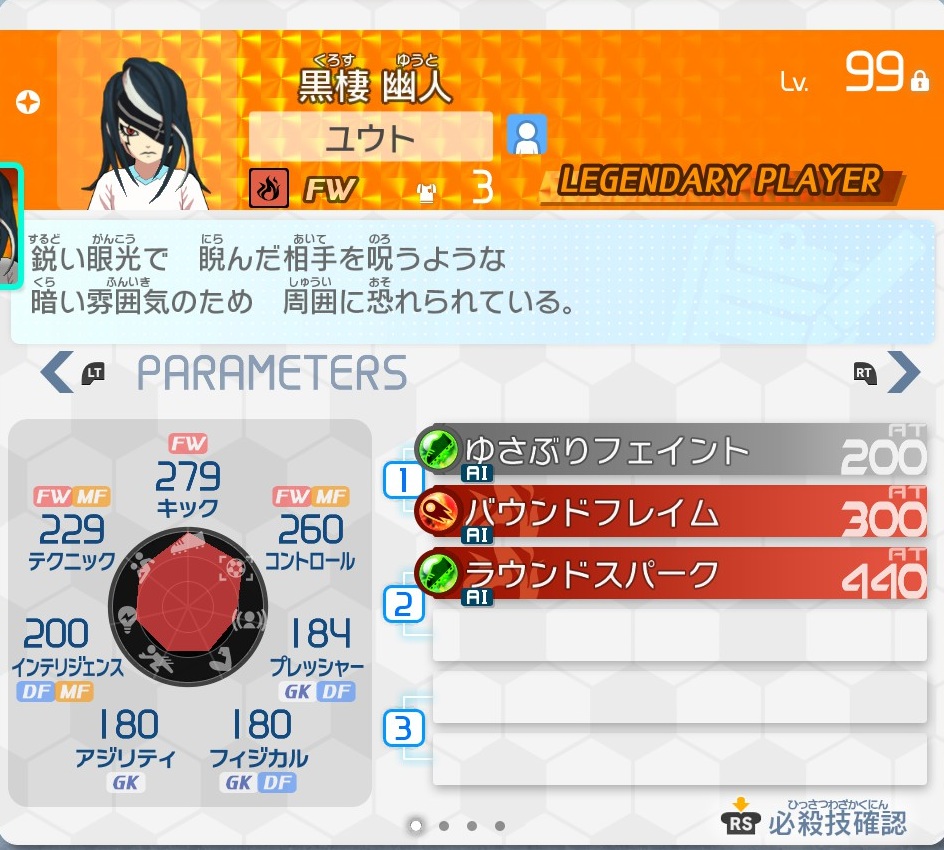The height and width of the screenshot is (850, 944).
Task: Click the blue profile icon beside nickname
Action: tap(526, 135)
